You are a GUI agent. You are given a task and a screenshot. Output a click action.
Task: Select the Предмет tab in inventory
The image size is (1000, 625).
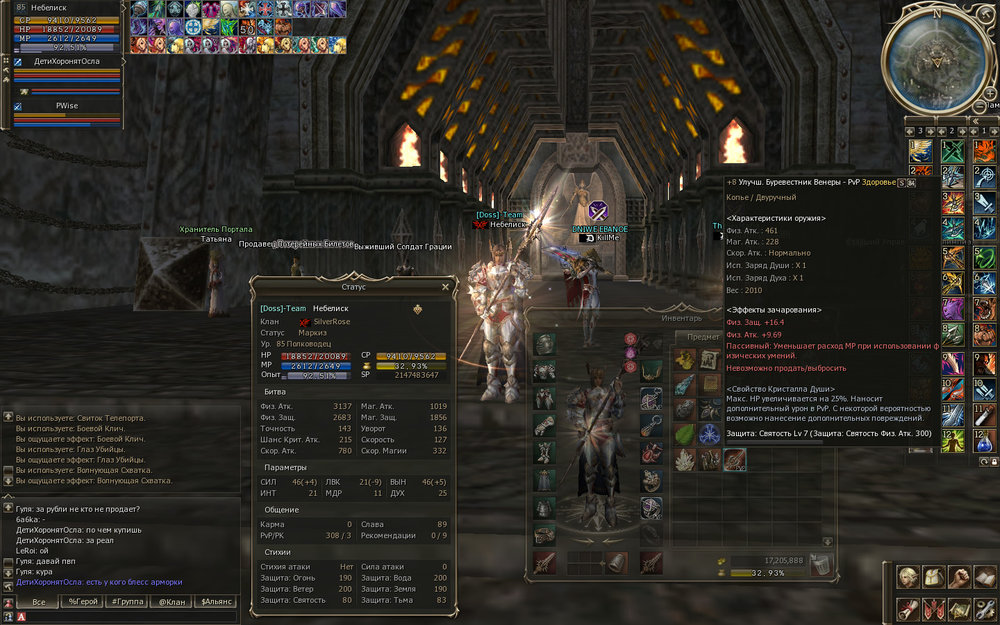(703, 337)
